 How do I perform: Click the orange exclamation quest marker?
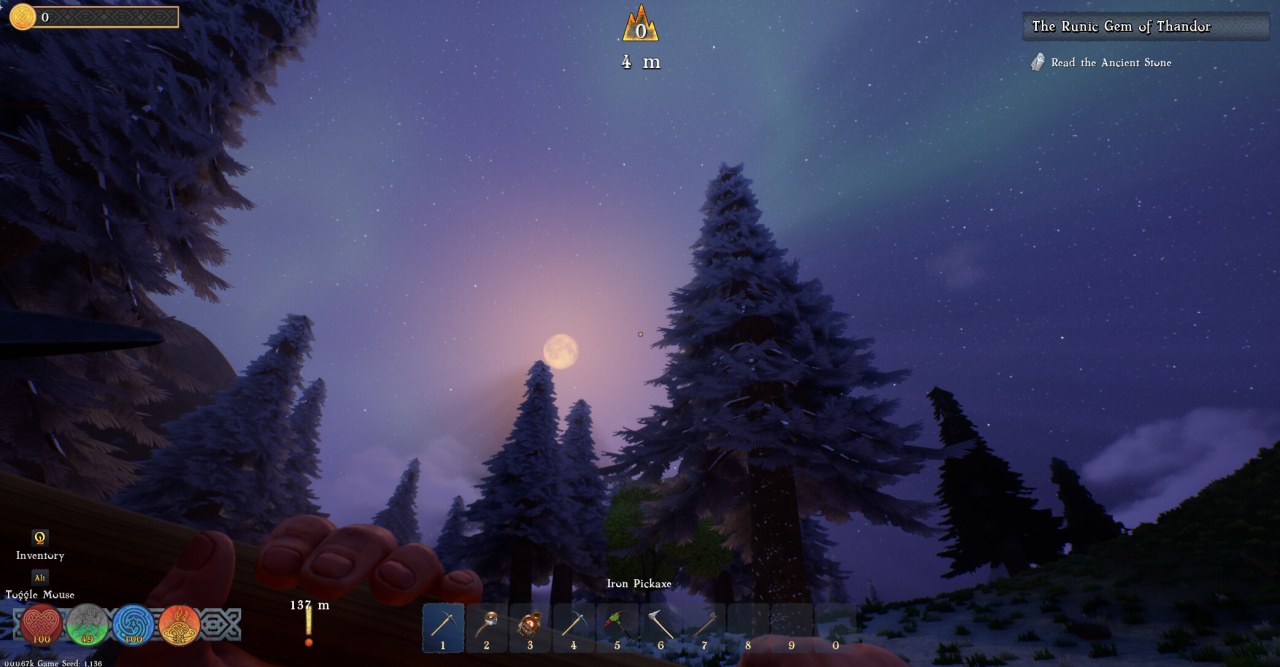[309, 627]
